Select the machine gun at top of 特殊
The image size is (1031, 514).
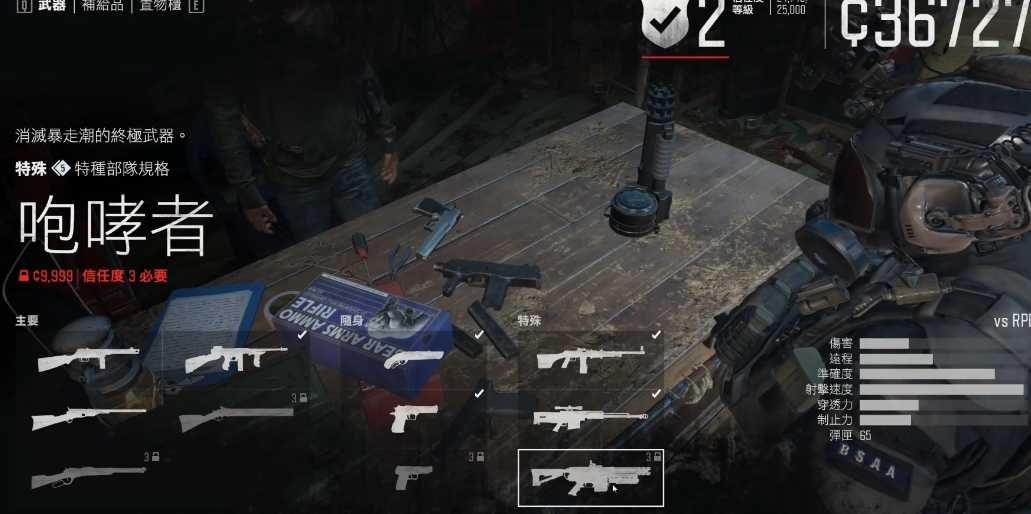click(590, 359)
